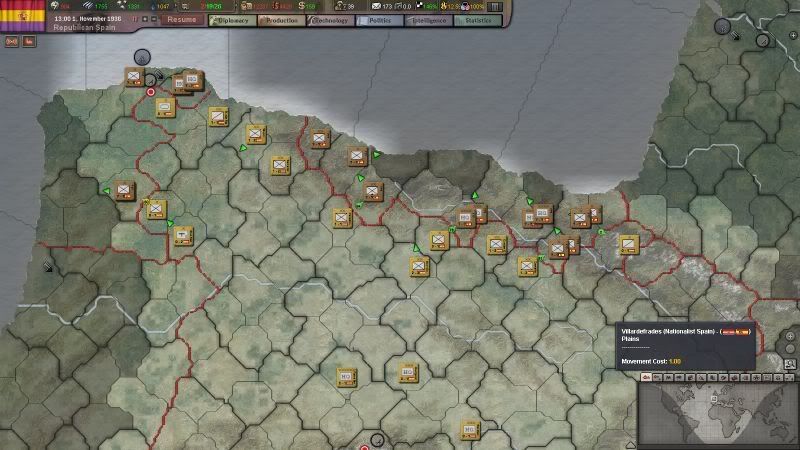The image size is (800, 450).
Task: Select the first map mode button
Action: point(648,376)
